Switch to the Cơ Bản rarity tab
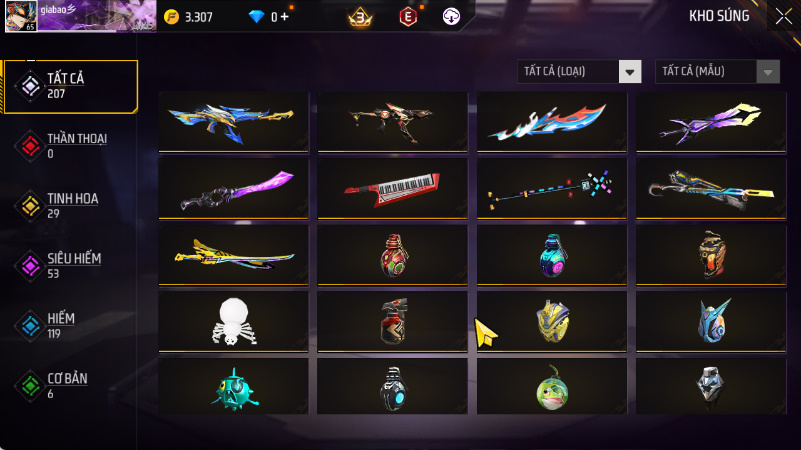This screenshot has width=801, height=450. point(71,385)
